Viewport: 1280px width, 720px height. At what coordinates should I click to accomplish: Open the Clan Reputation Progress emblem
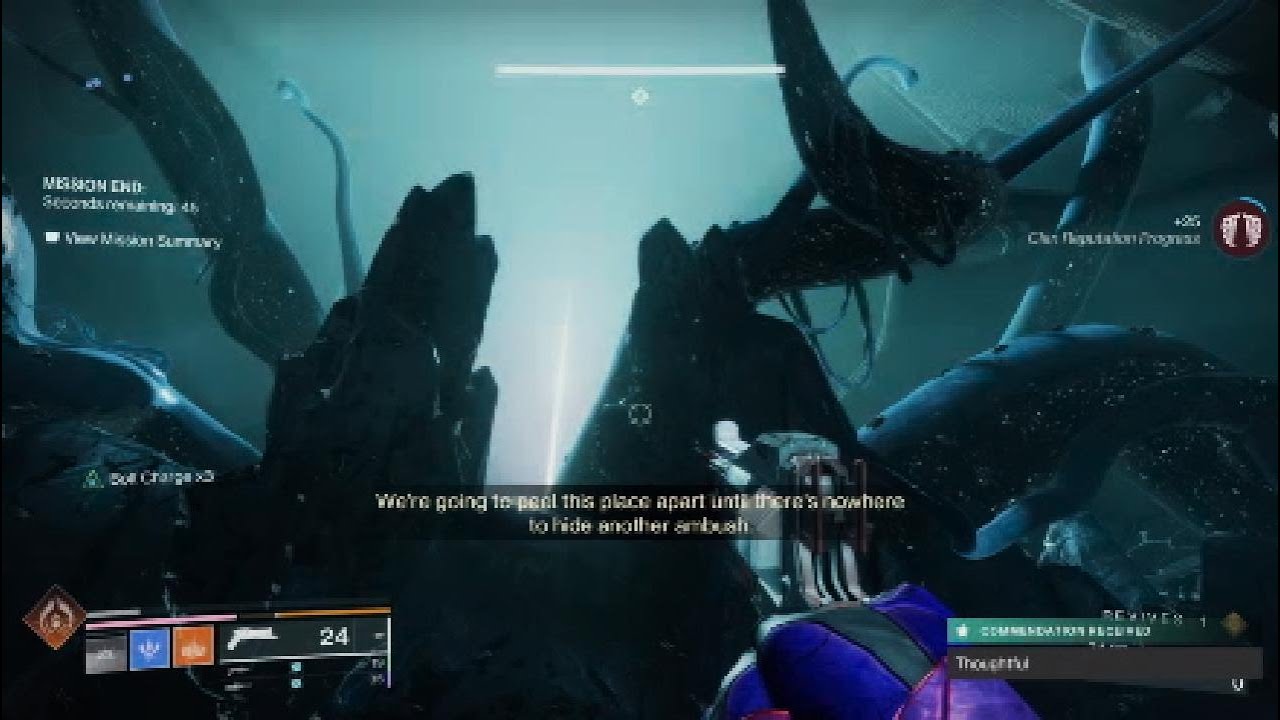(1240, 228)
